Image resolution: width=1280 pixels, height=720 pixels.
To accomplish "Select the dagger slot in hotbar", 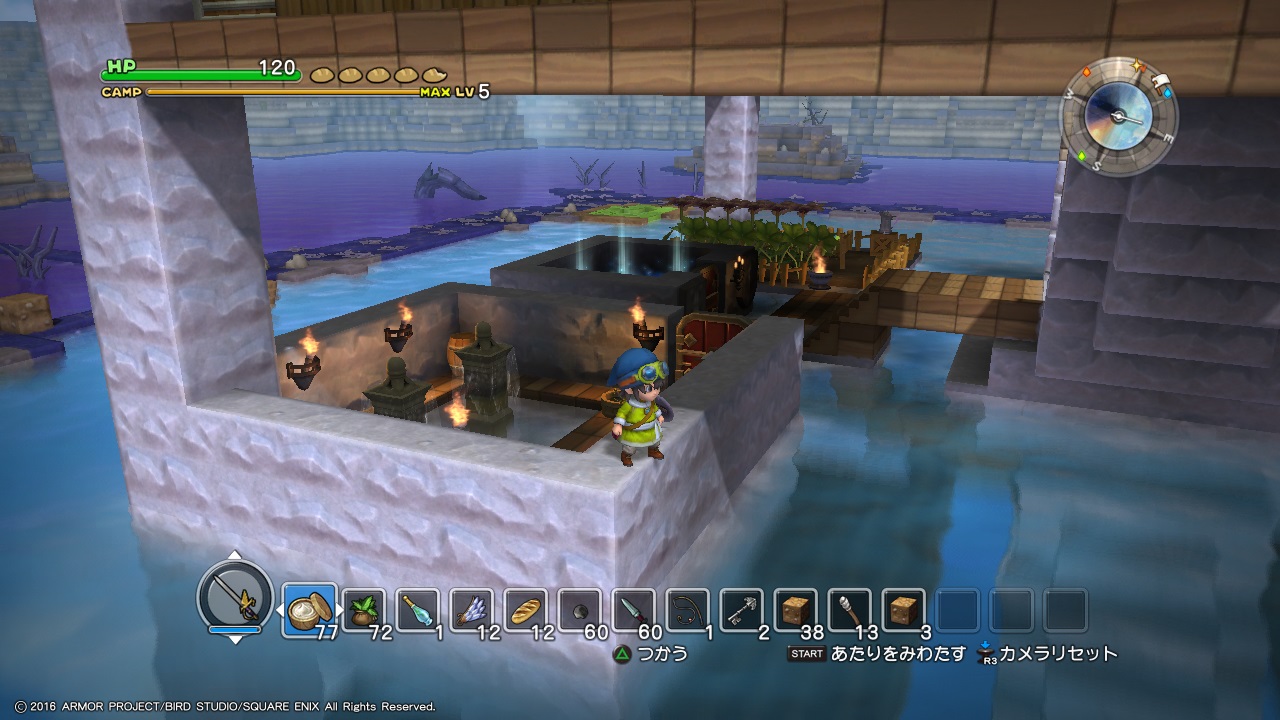I will (633, 609).
